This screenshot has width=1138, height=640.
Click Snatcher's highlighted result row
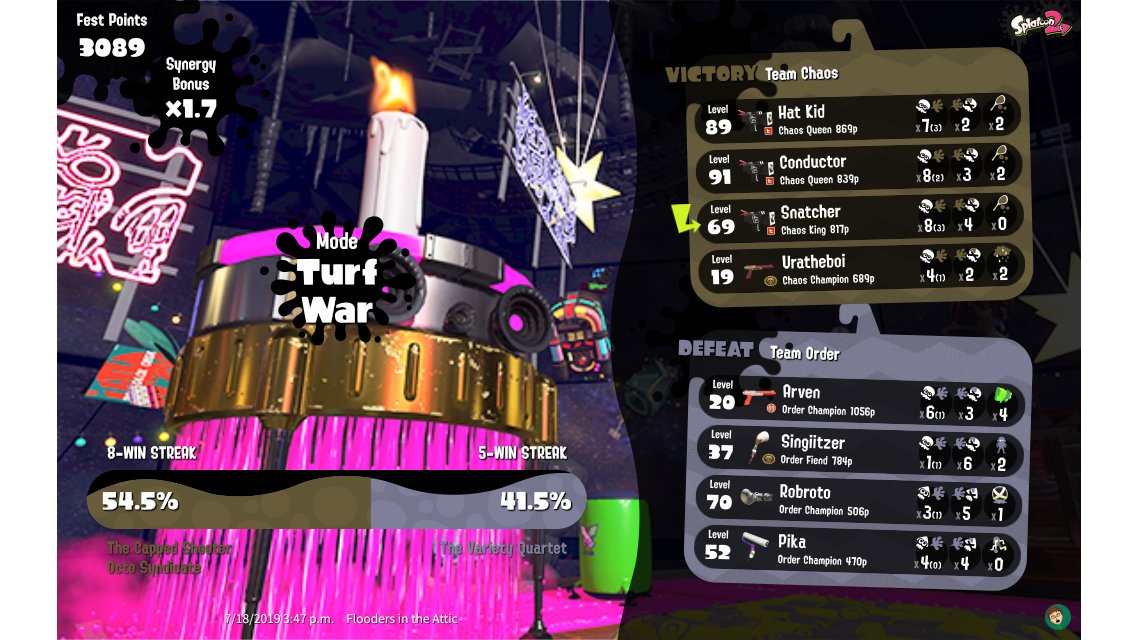pyautogui.click(x=858, y=218)
